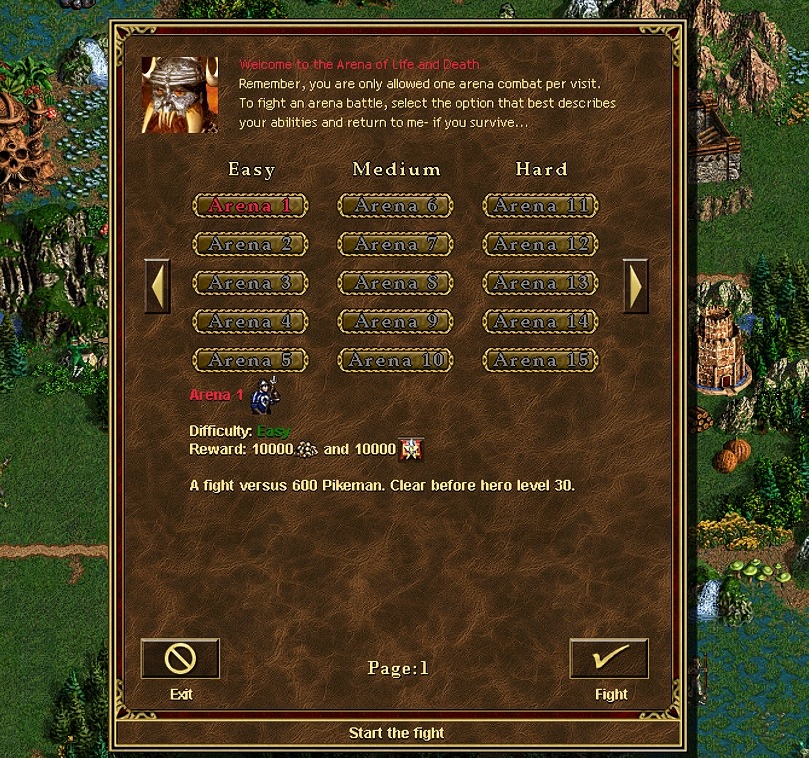Choose Arena 2 from the Easy list
The height and width of the screenshot is (758, 809).
click(x=250, y=244)
